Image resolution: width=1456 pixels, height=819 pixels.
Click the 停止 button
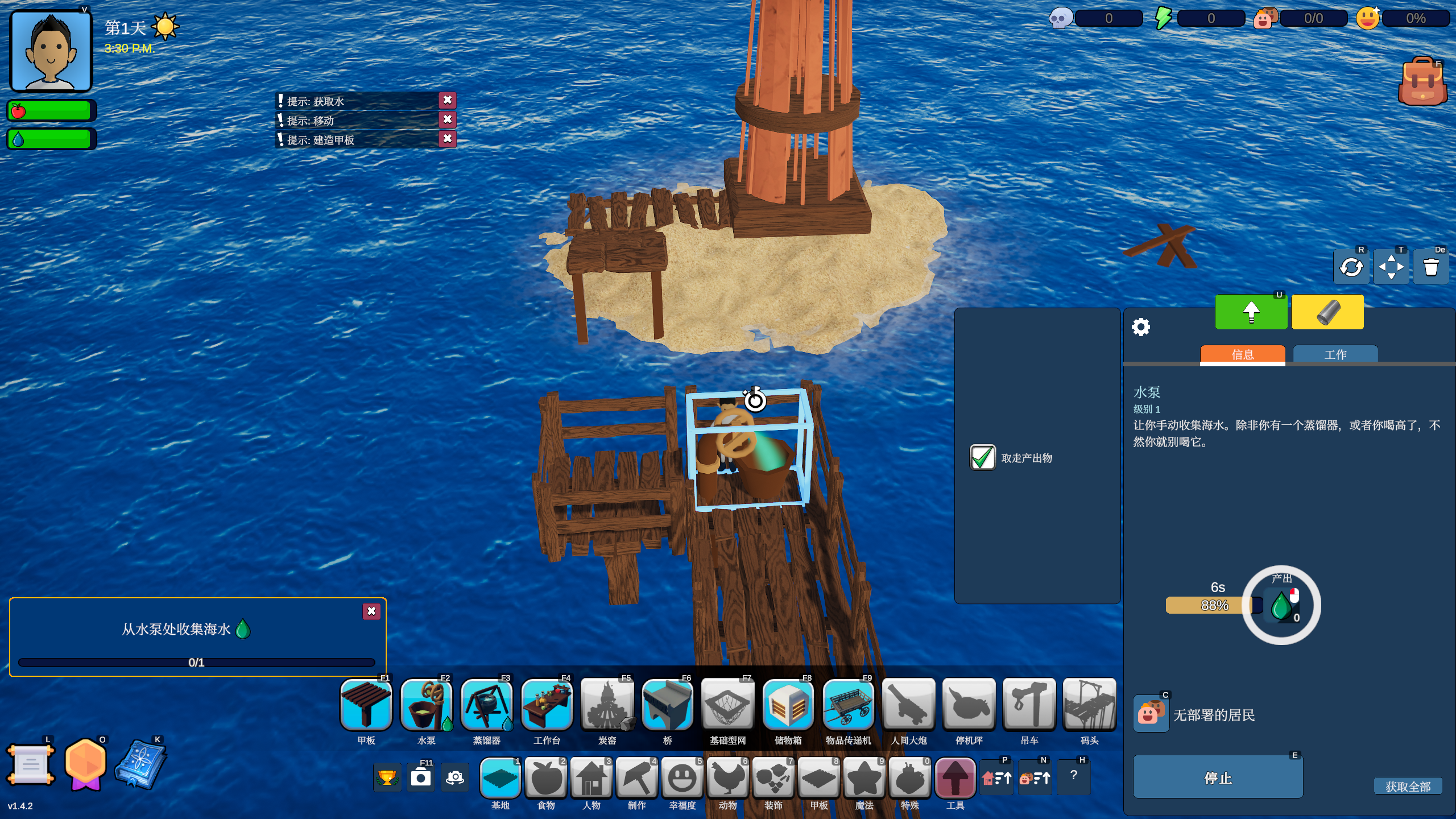click(1218, 777)
